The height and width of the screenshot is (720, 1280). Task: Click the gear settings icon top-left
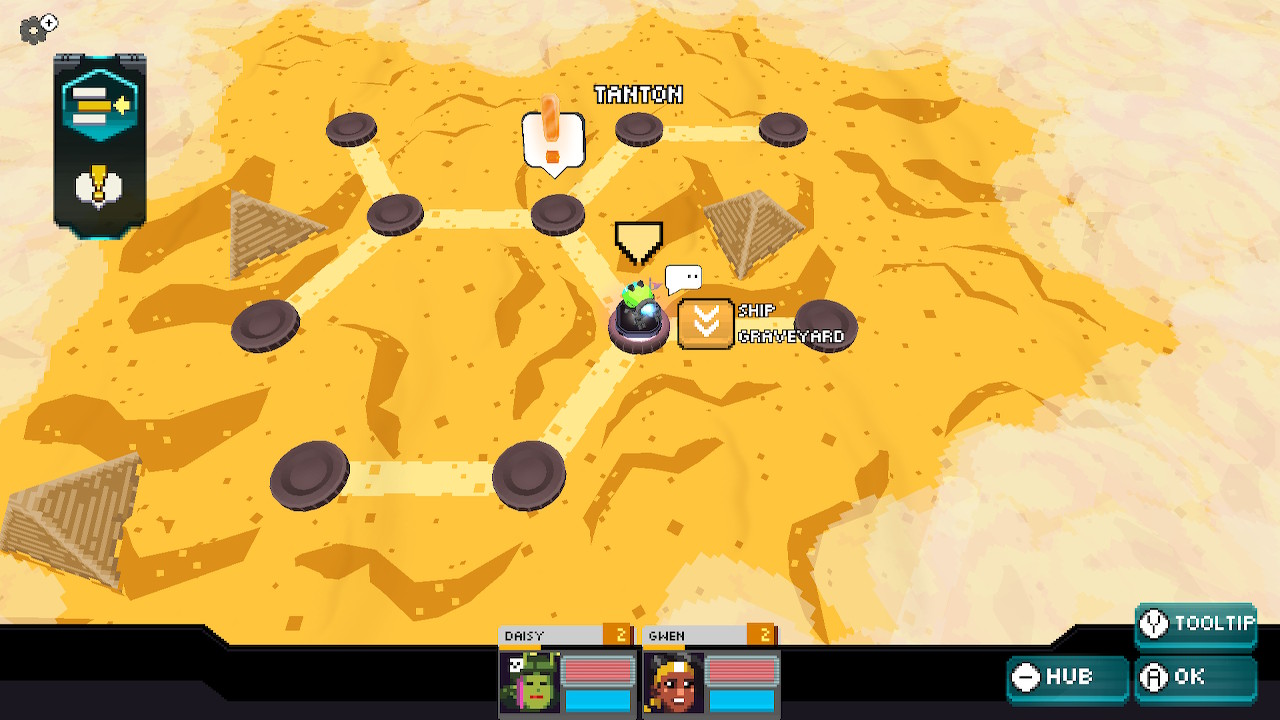click(x=36, y=30)
